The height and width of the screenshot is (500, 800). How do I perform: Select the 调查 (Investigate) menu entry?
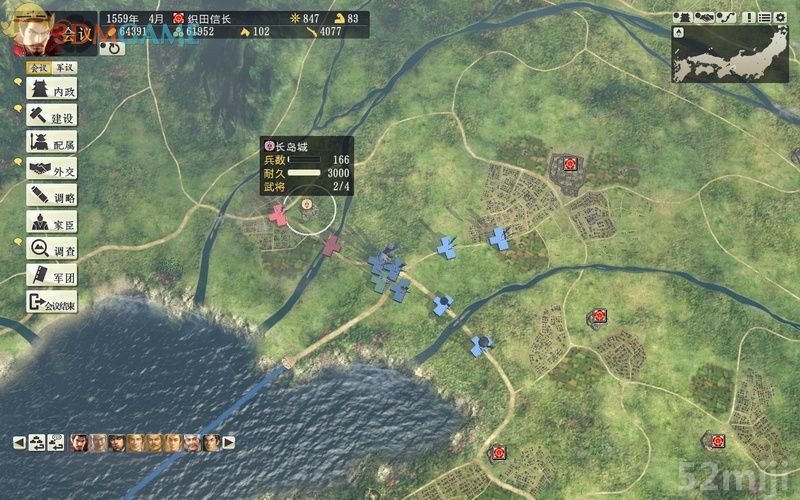click(52, 249)
